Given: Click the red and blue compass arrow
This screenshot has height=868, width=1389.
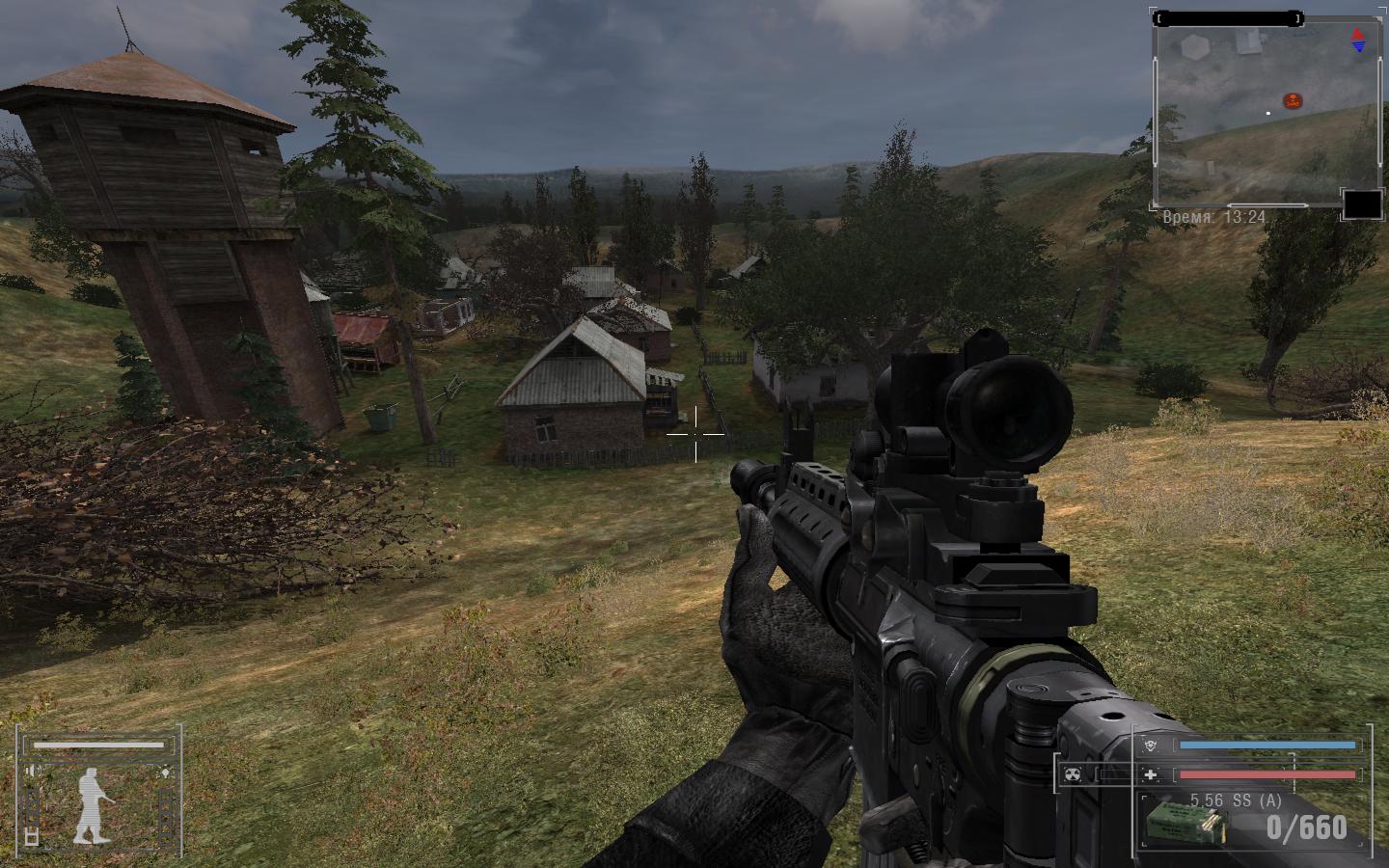Looking at the screenshot, I should tap(1358, 40).
